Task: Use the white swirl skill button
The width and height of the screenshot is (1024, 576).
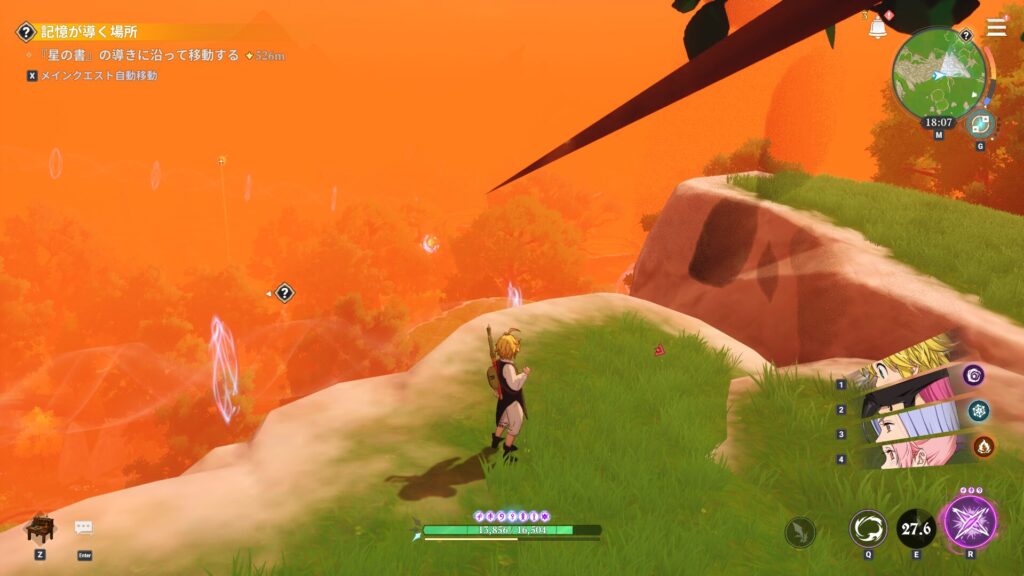Action: tap(867, 528)
